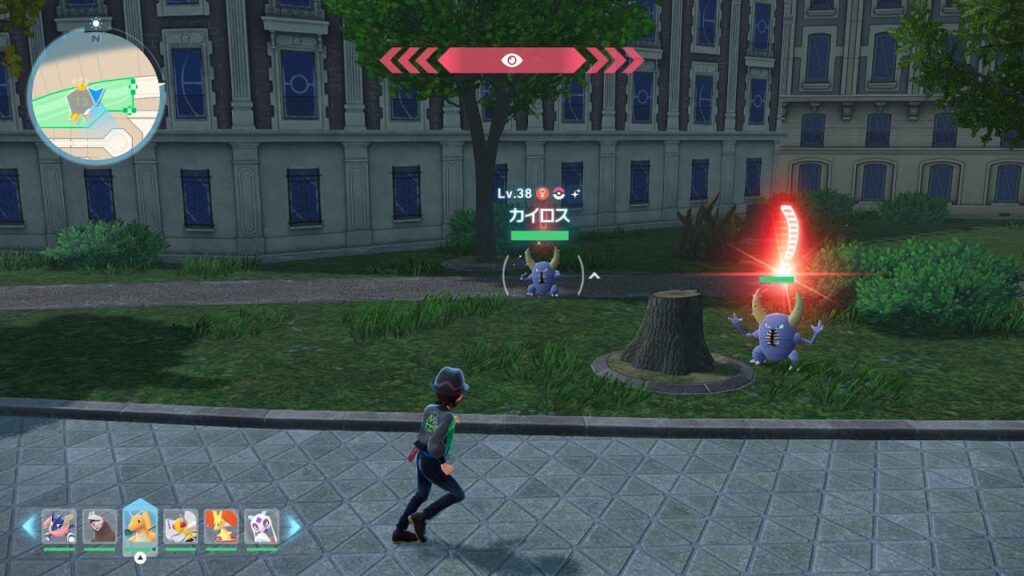
Task: Select the white and purple Pokémon slot
Action: coord(262,526)
